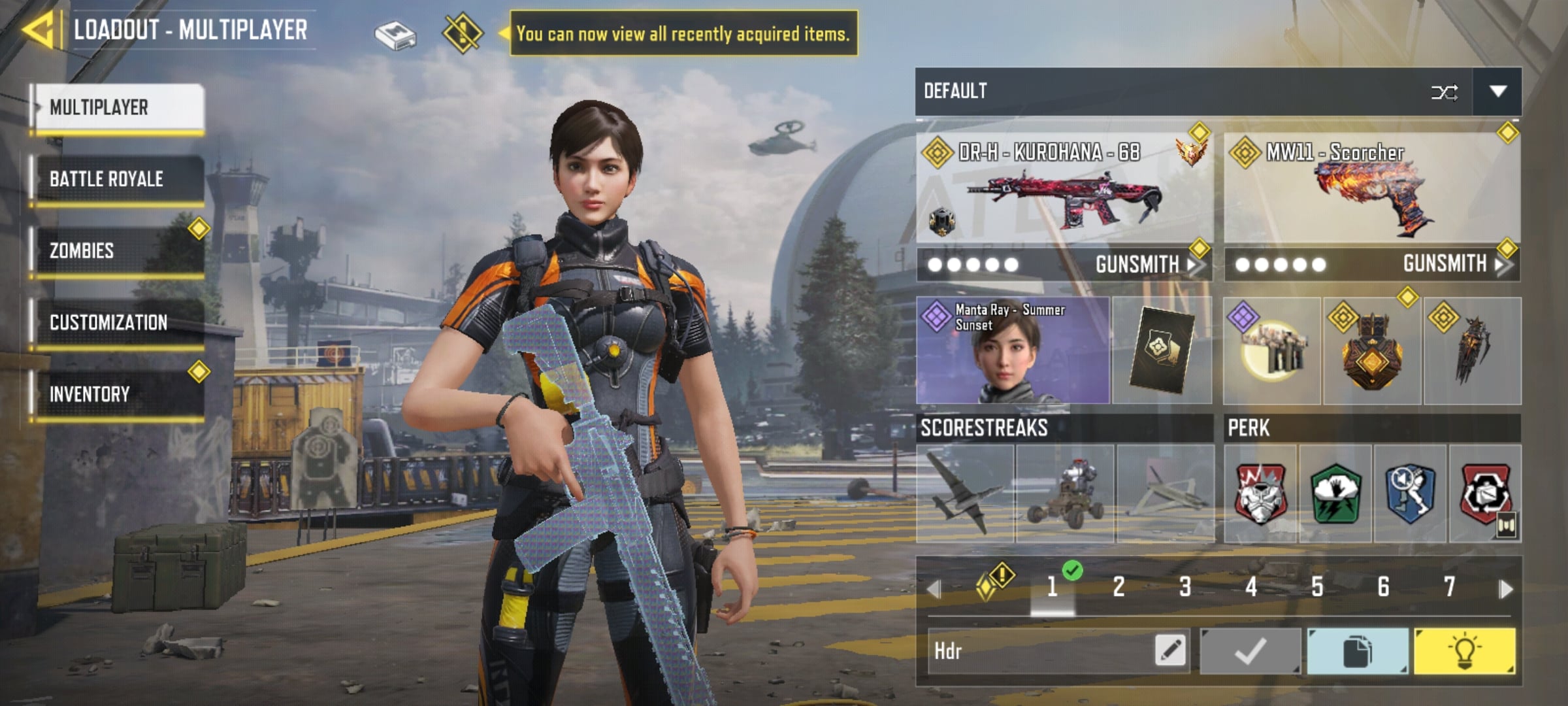1568x706 pixels.
Task: Choose the Manta Ray Summer Sunset operator
Action: tap(1012, 351)
